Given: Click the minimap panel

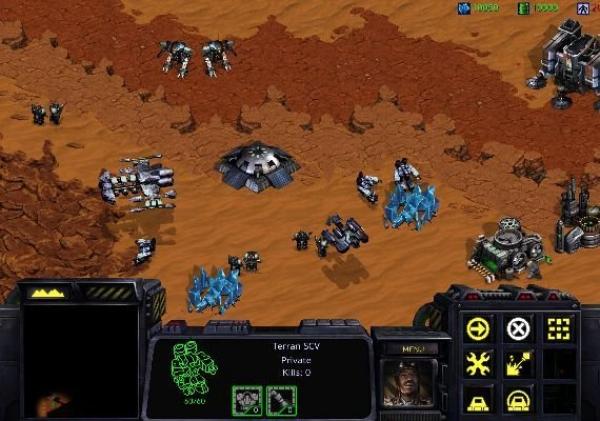Looking at the screenshot, I should pos(80,360).
